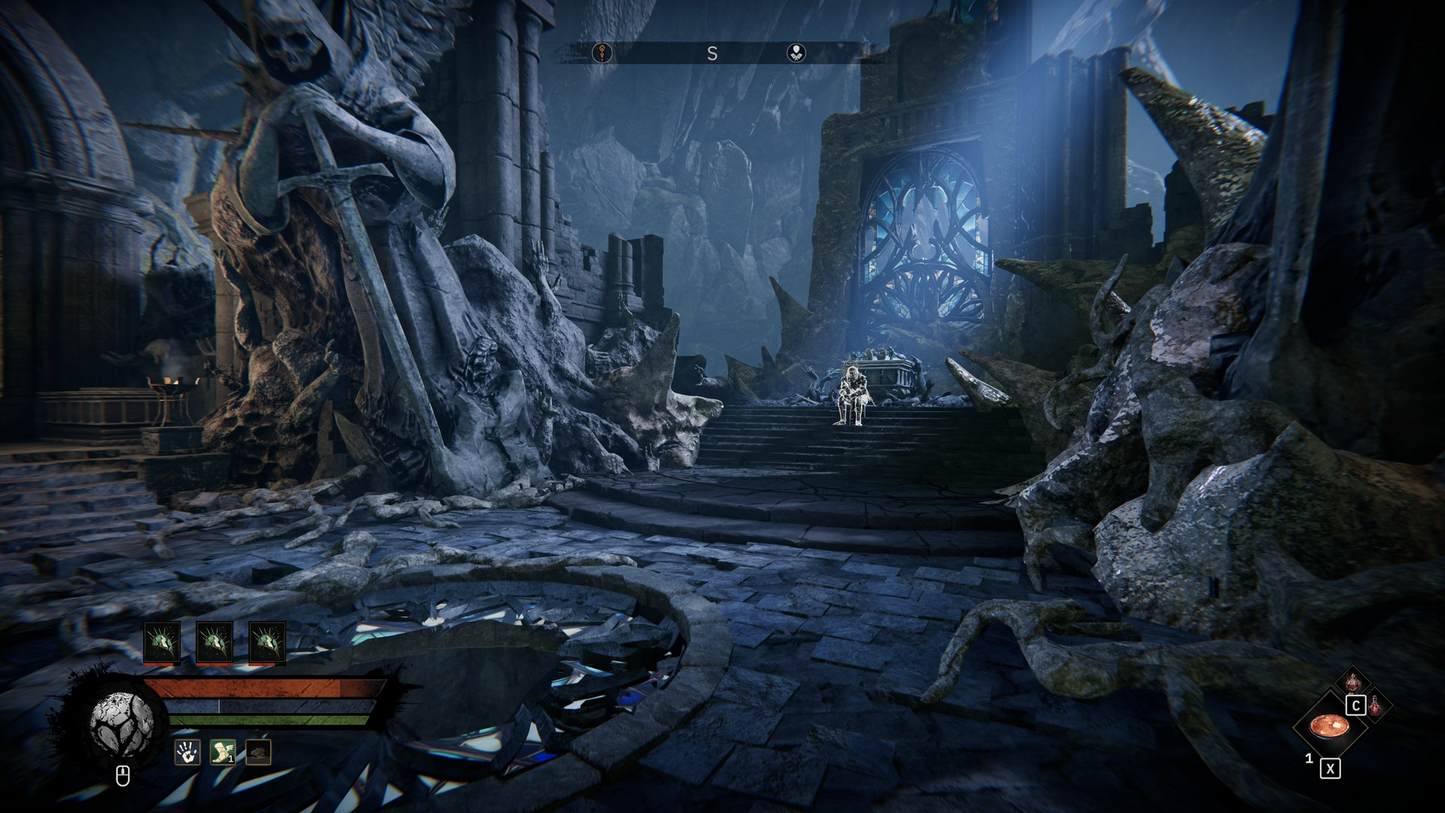Select the rightmost buff effect icon
Viewport: 1445px width, 813px height.
[266, 641]
